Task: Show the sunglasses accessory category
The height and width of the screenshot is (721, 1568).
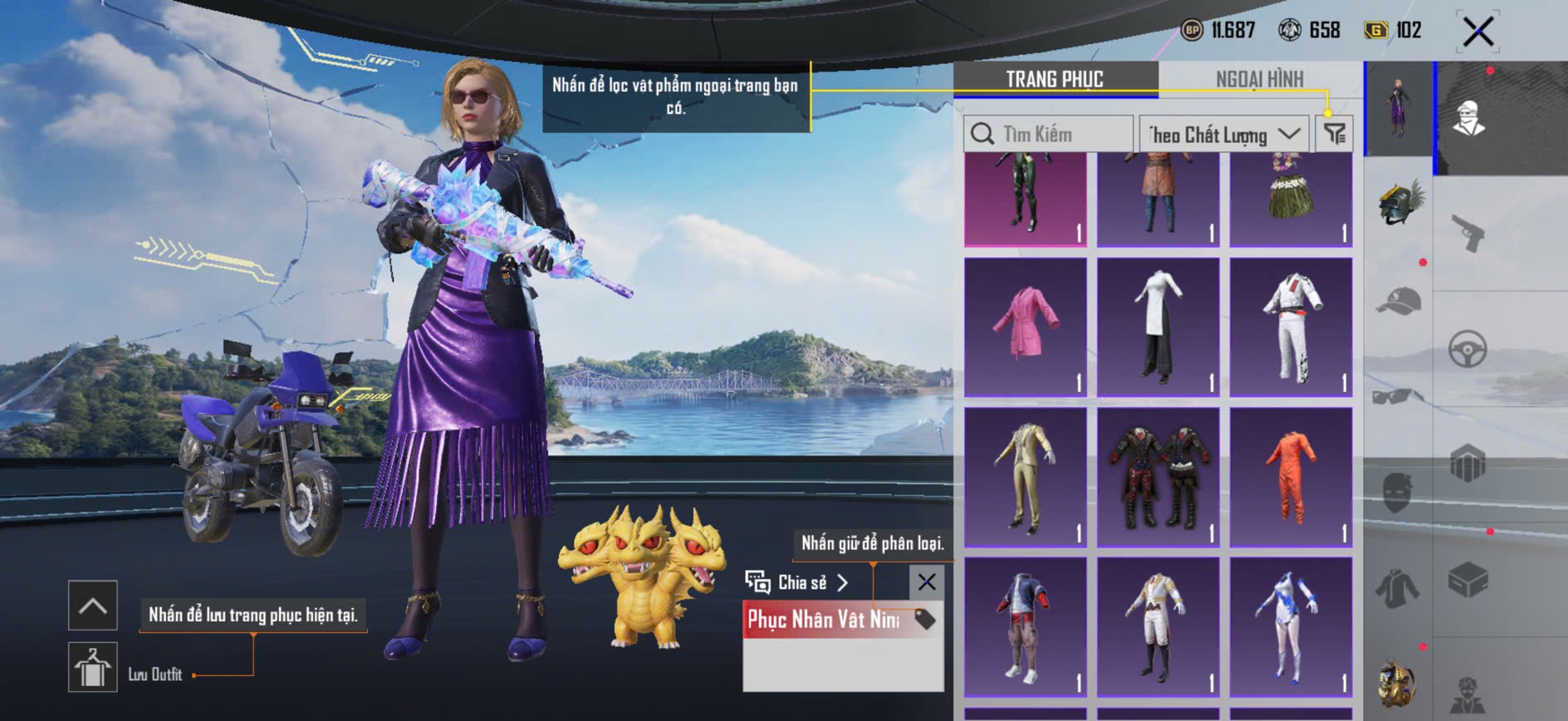Action: (x=1398, y=396)
